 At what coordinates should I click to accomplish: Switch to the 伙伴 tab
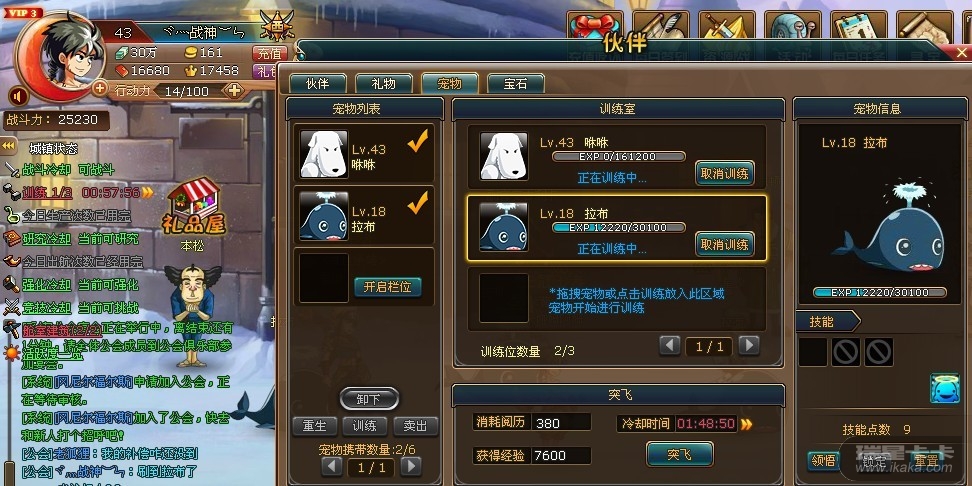pos(317,84)
